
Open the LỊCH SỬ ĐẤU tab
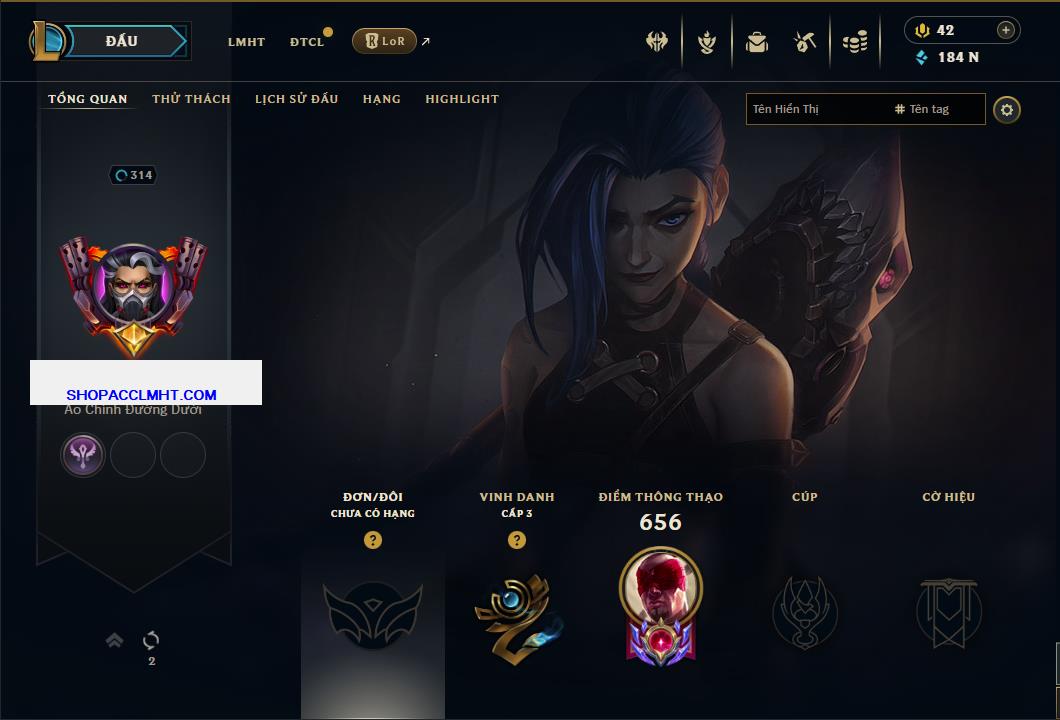click(296, 99)
